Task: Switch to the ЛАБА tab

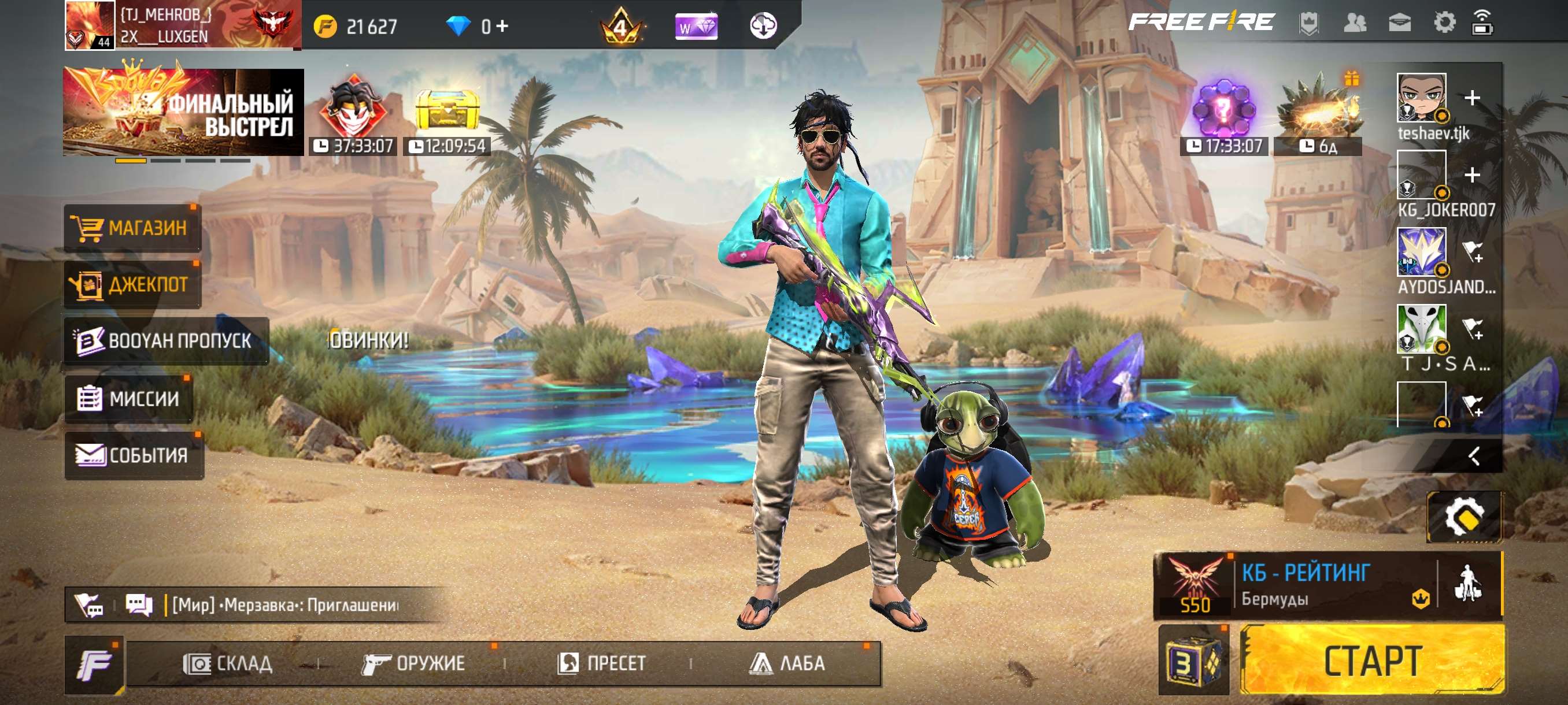Action: (793, 664)
